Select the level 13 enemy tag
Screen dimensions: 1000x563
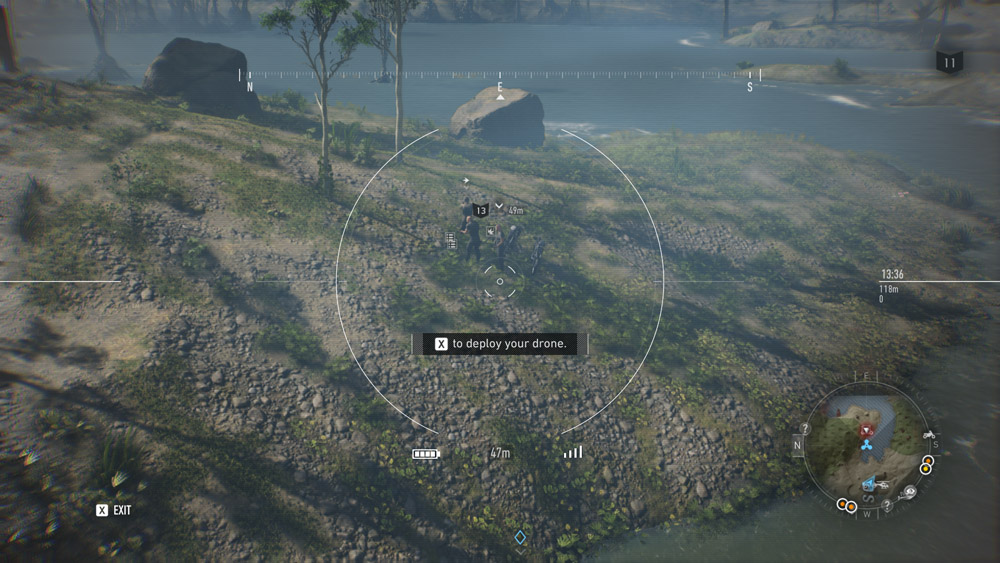point(481,210)
